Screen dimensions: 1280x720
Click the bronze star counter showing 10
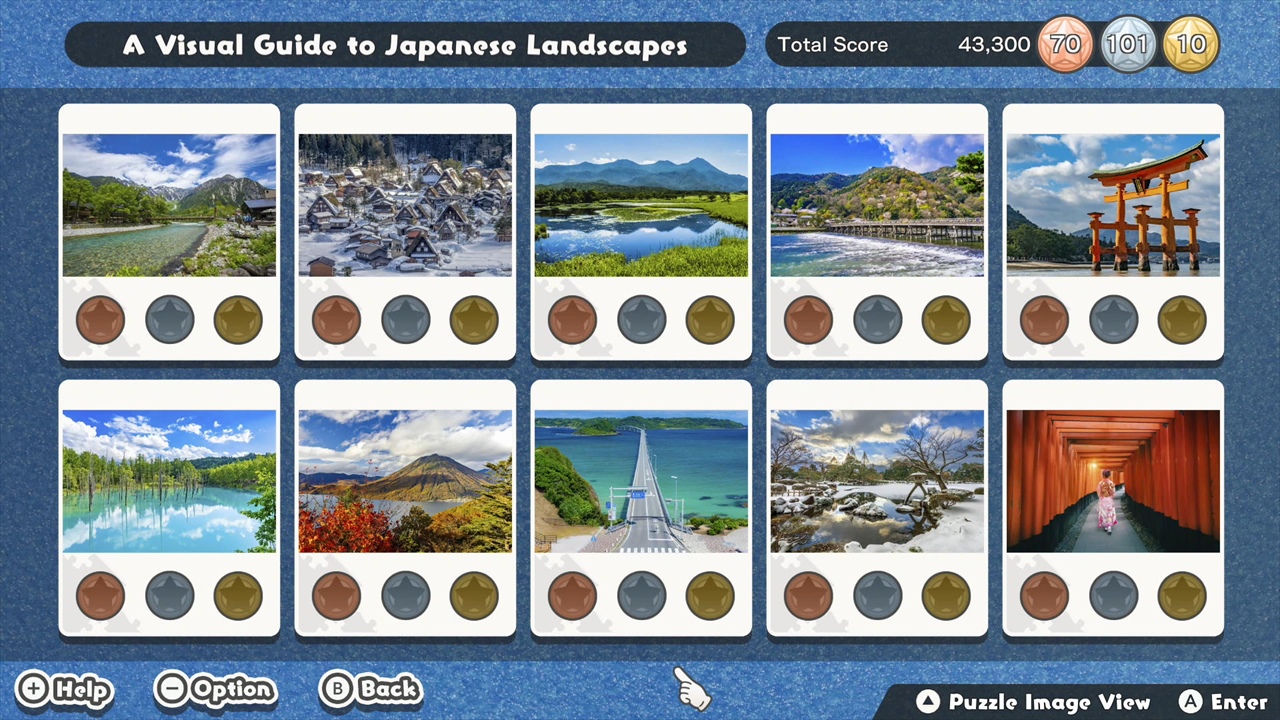tap(1191, 44)
